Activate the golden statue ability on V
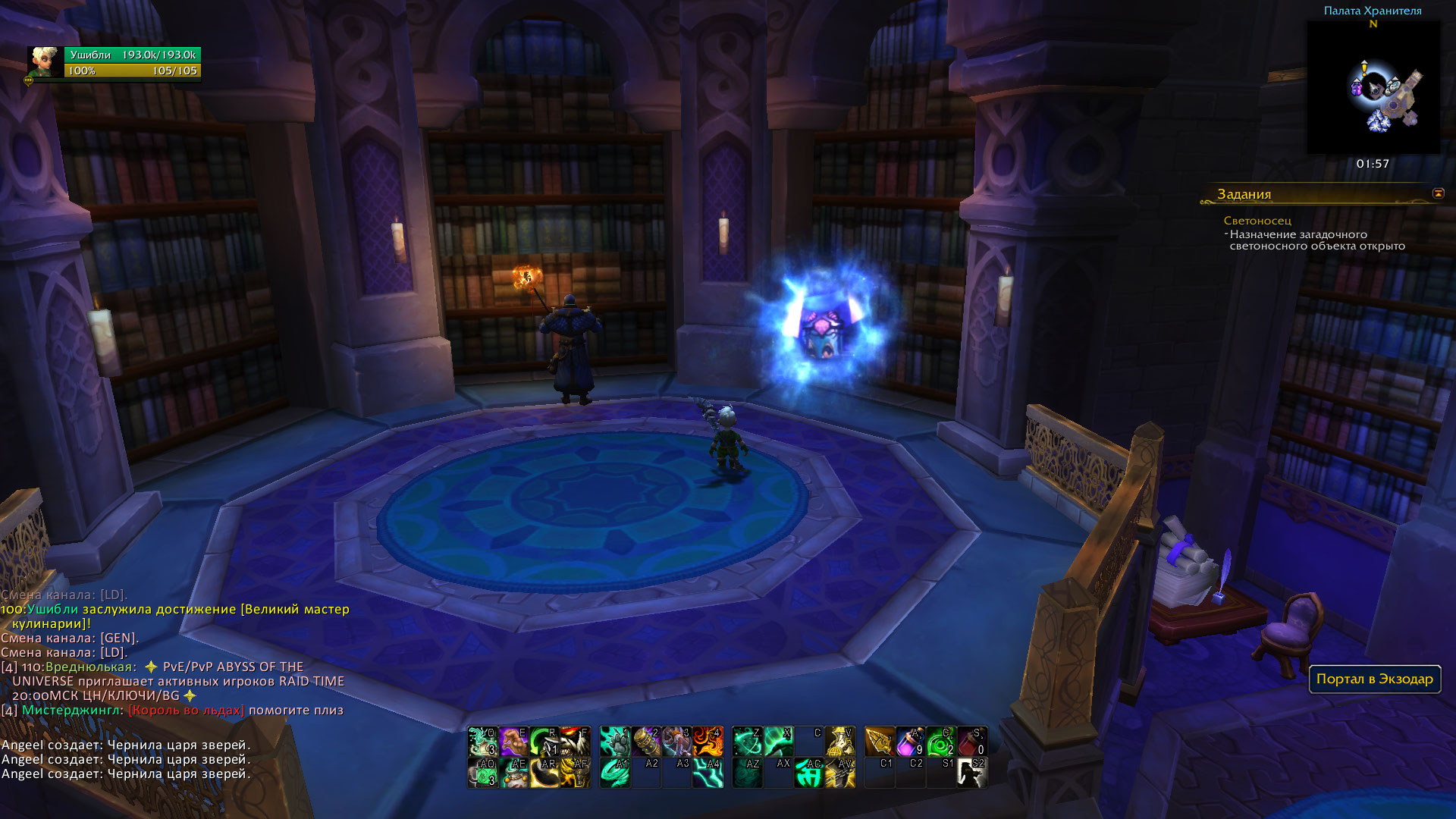Screen dimensions: 1456x819 pyautogui.click(x=840, y=741)
